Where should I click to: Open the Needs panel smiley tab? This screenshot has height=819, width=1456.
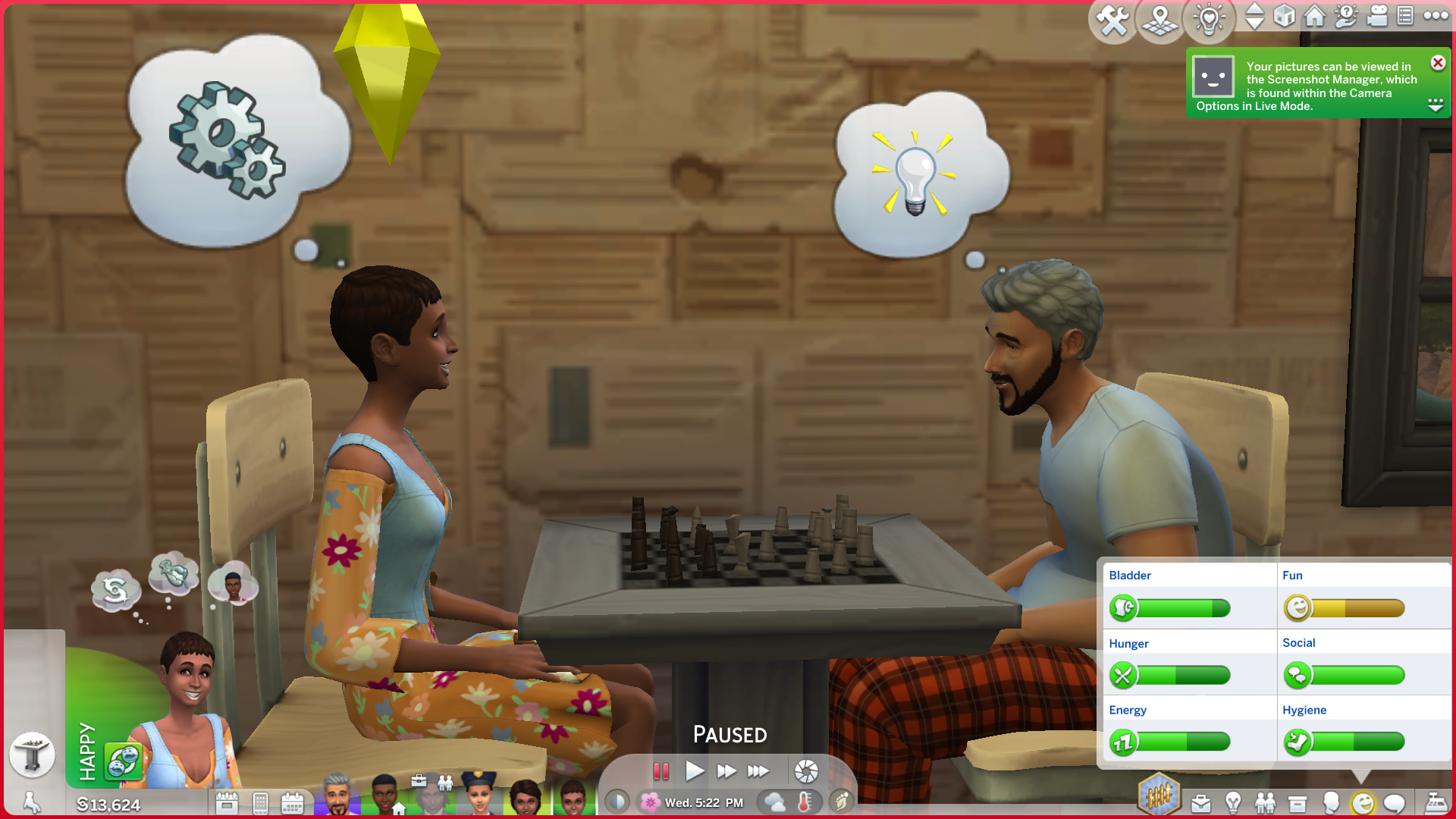coord(1363,803)
